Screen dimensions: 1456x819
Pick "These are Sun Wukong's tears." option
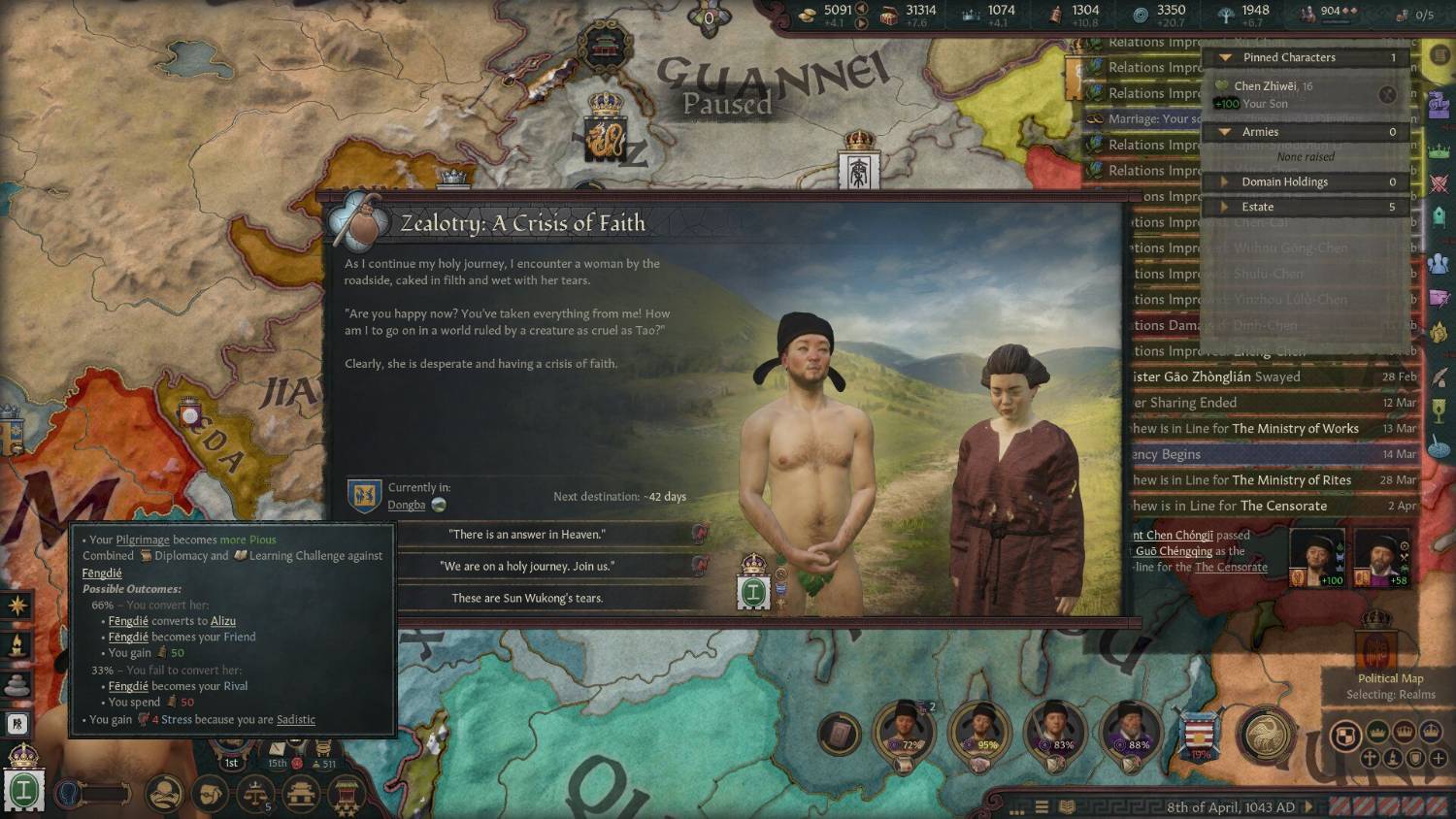[x=527, y=599]
